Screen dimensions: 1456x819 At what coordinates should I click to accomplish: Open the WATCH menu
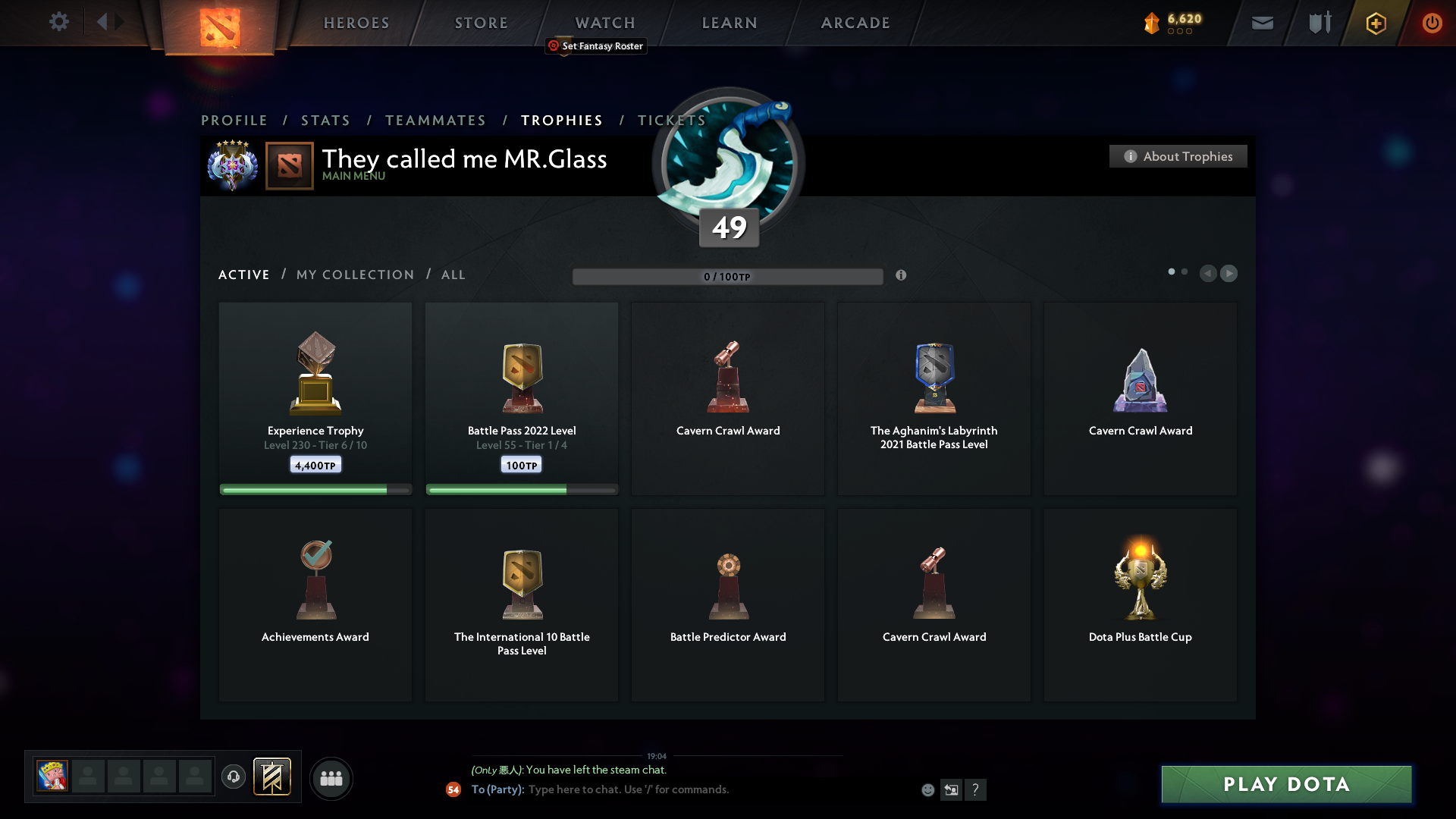click(604, 23)
